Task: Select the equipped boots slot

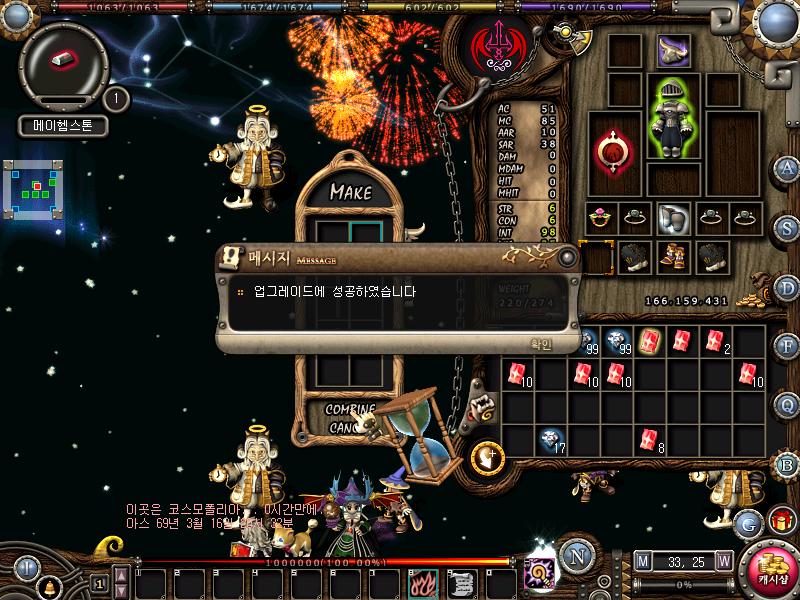Action: 671,256
